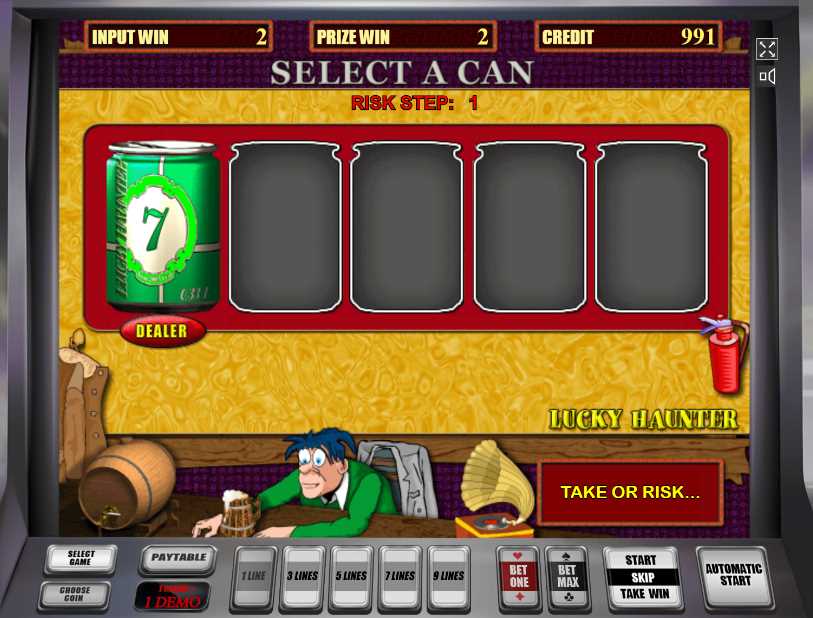Enable Automatic Start
Image resolution: width=813 pixels, height=618 pixels.
coord(733,575)
